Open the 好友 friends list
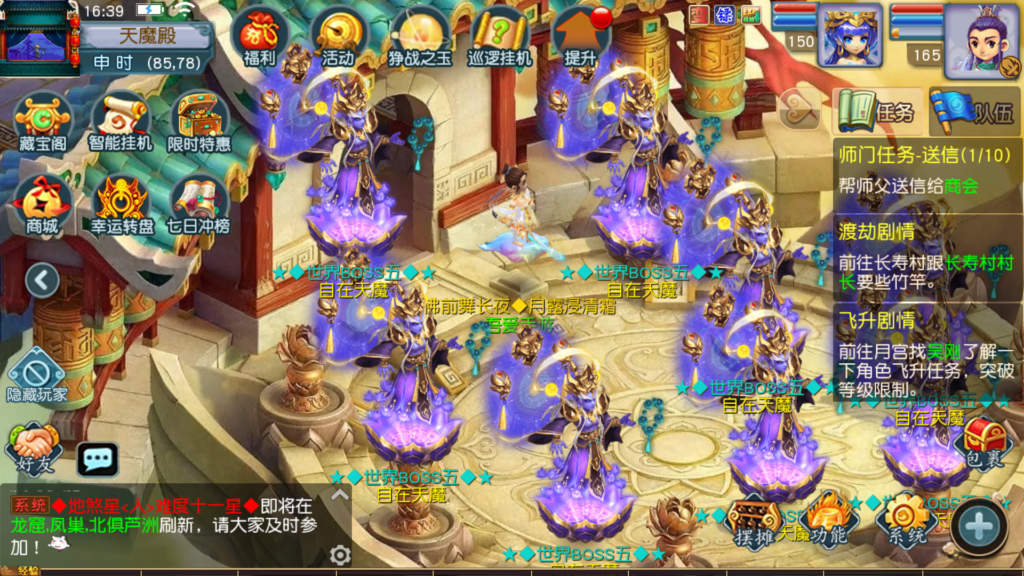This screenshot has height=576, width=1024. click(x=33, y=447)
